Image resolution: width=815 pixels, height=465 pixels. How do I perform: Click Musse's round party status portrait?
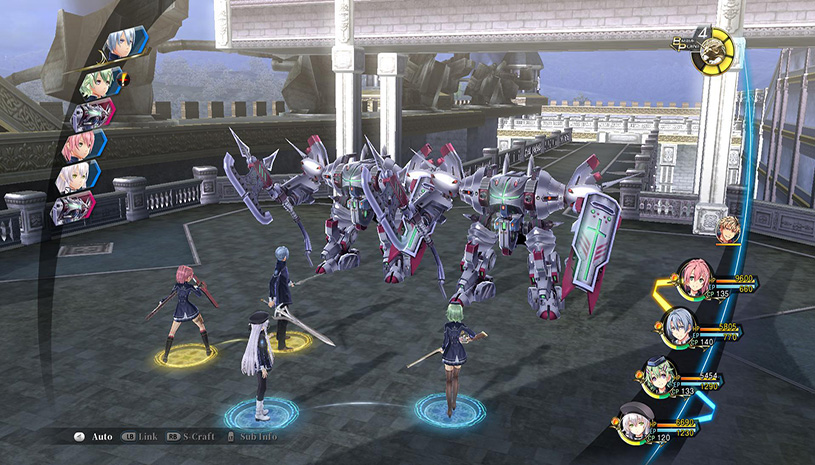[x=658, y=376]
